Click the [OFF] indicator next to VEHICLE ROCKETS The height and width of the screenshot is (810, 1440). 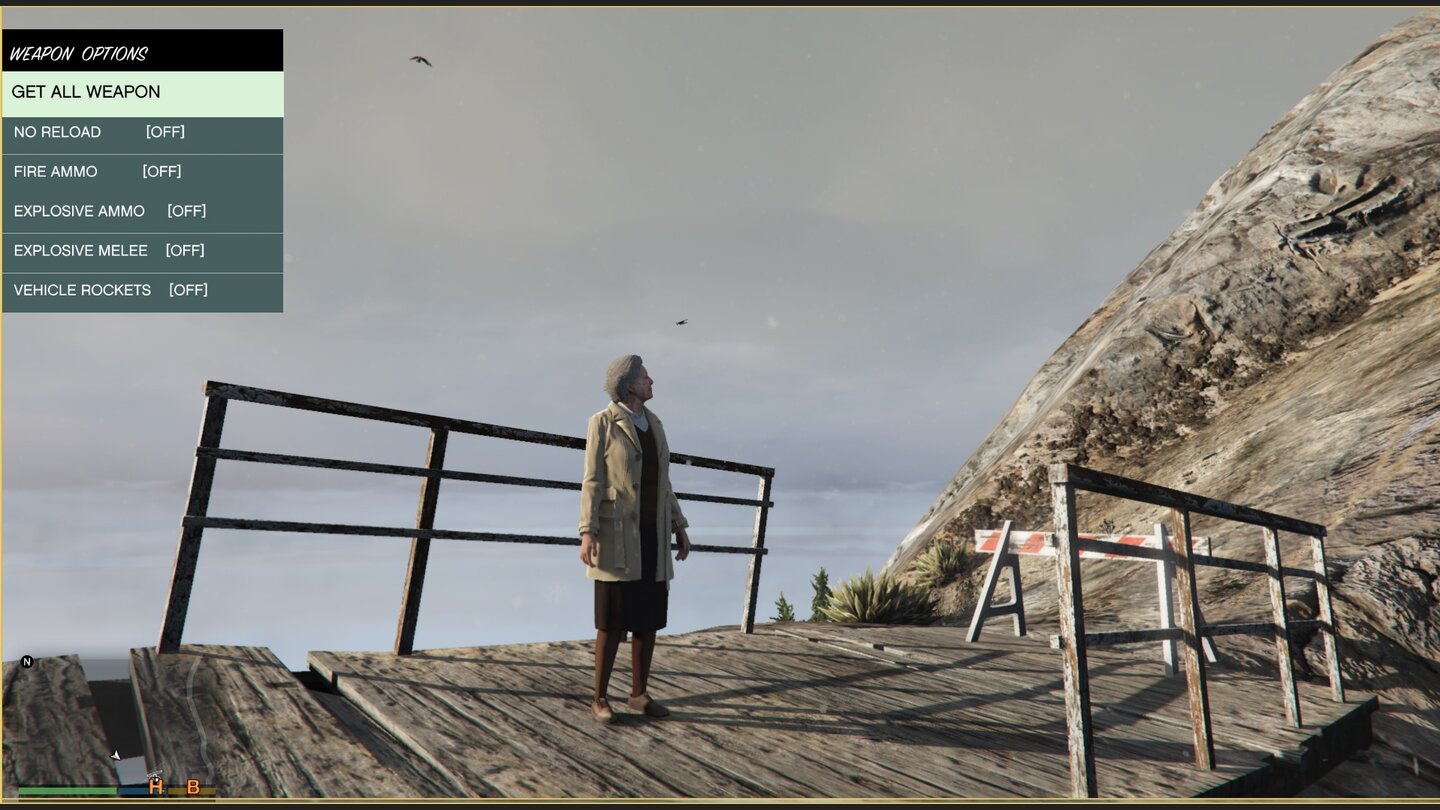pos(189,290)
